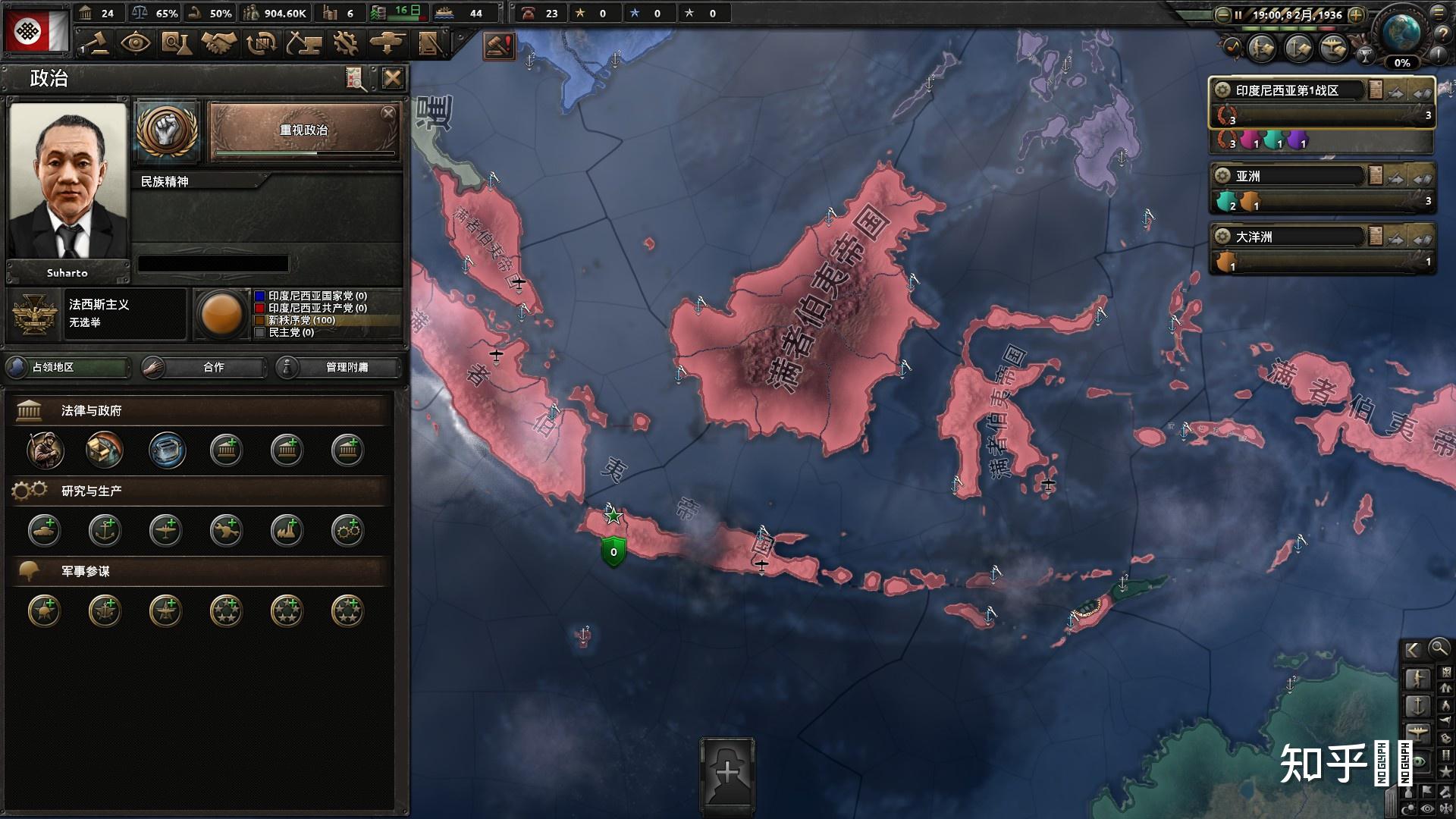This screenshot has height=819, width=1456.
Task: Close the politics panel
Action: 392,78
